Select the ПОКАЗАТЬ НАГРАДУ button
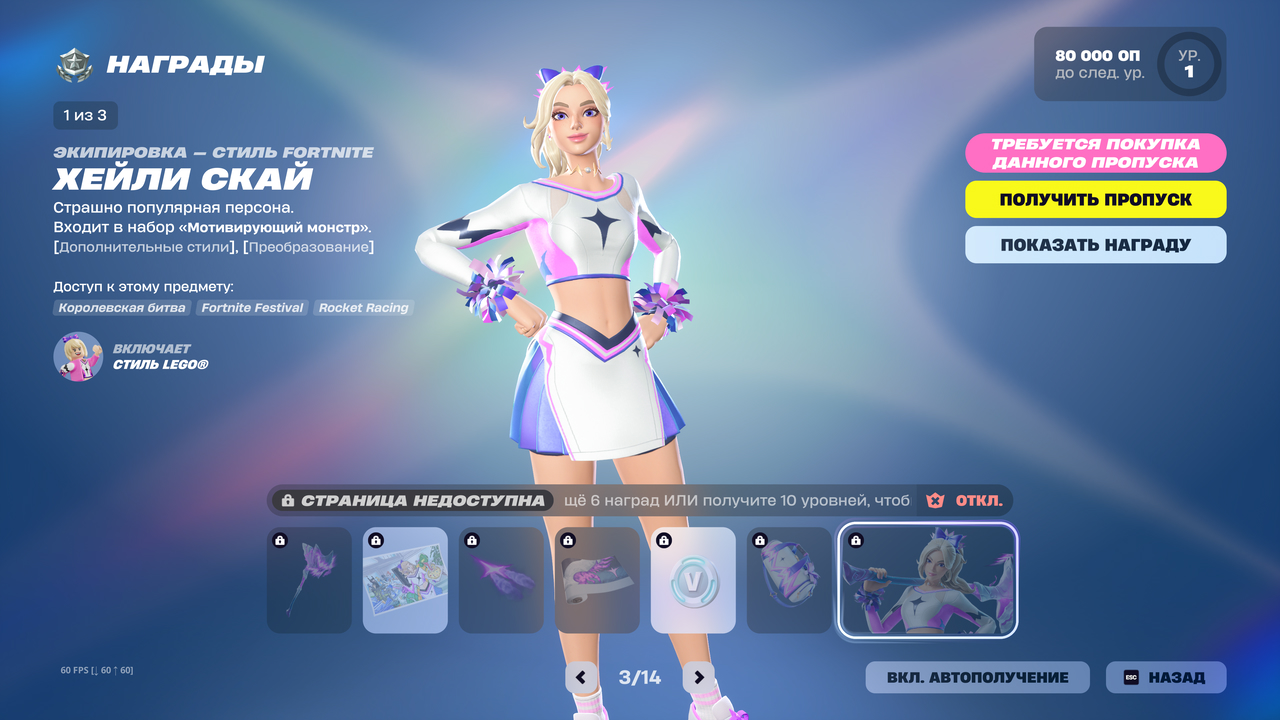1280x720 pixels. (1095, 245)
